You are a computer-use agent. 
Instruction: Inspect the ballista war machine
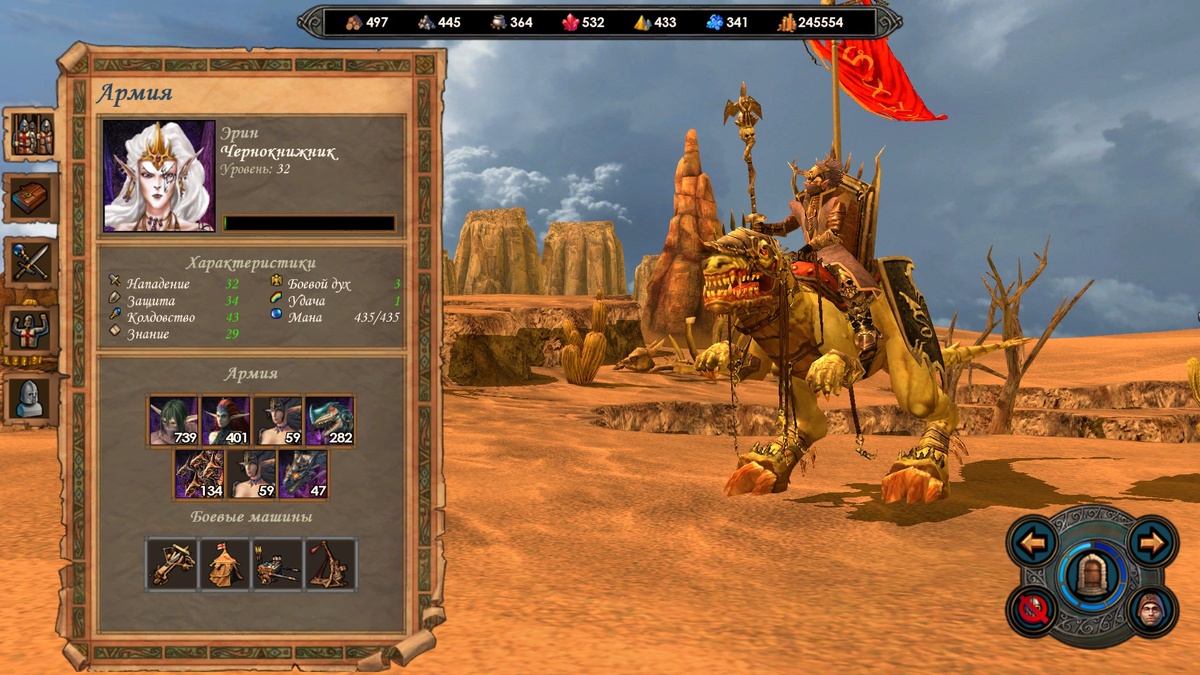(172, 564)
